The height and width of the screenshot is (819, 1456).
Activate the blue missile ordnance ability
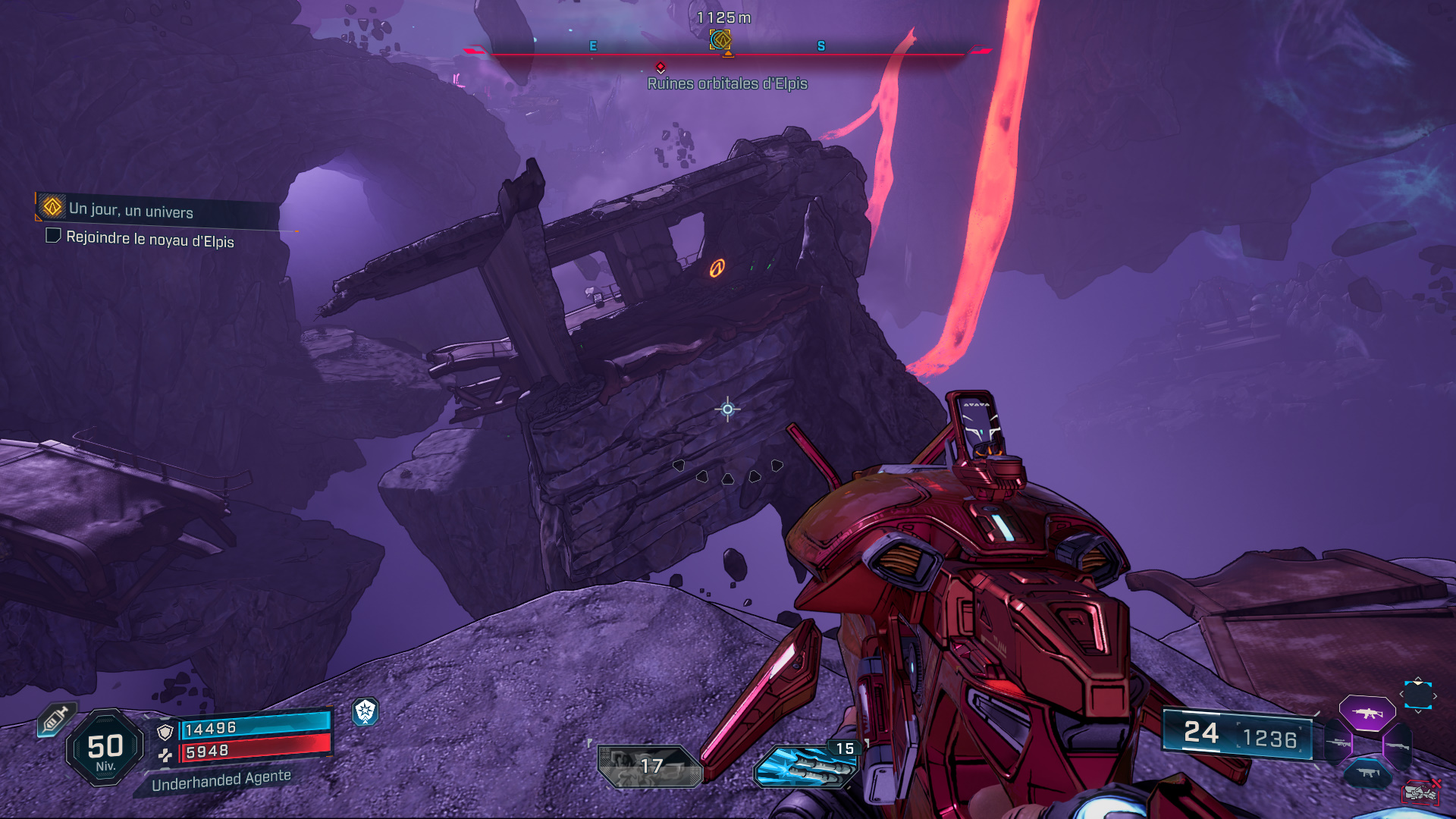[805, 767]
